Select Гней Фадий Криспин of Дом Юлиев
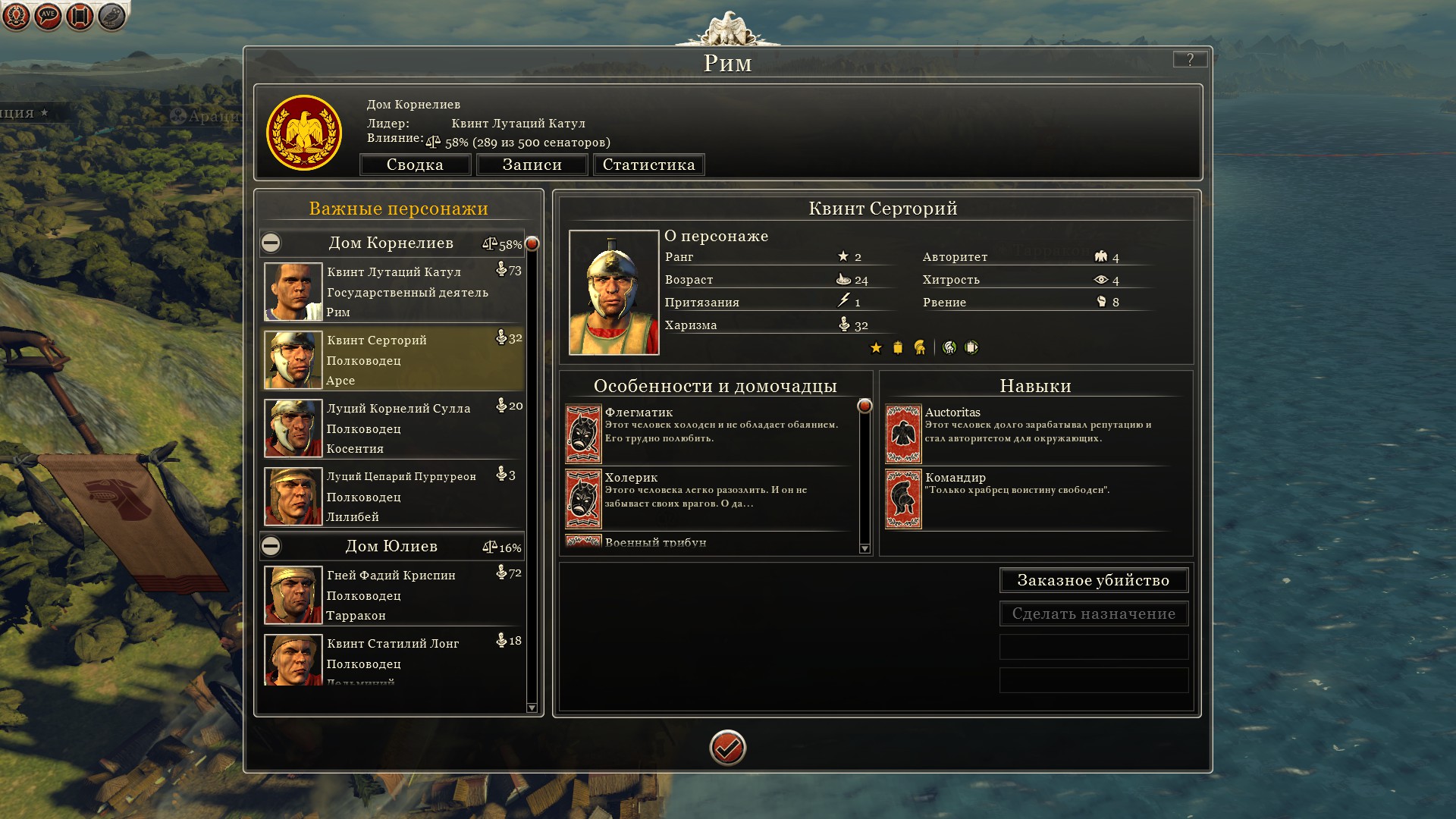1456x819 pixels. [394, 595]
